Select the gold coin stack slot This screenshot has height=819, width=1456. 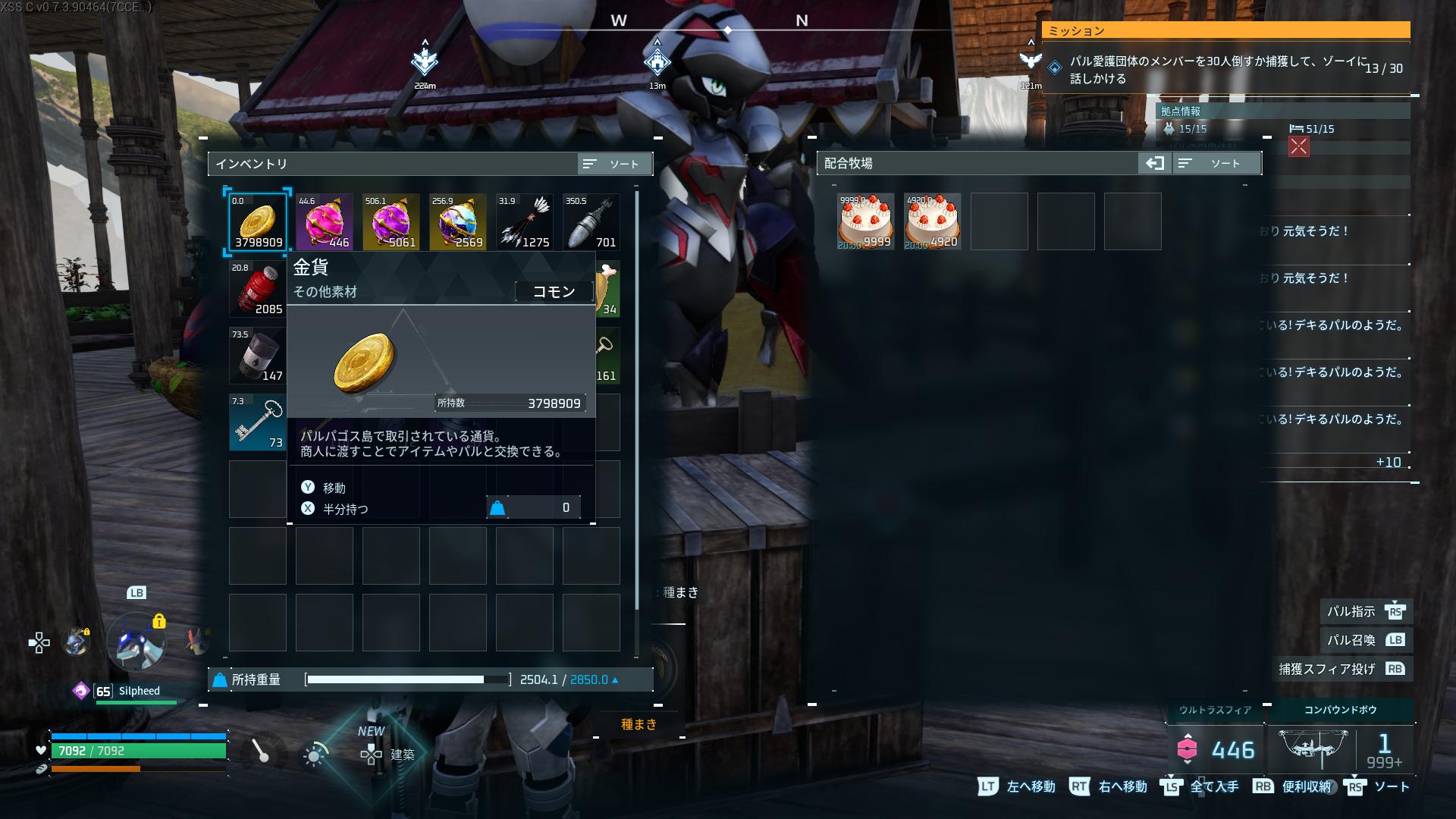click(258, 221)
